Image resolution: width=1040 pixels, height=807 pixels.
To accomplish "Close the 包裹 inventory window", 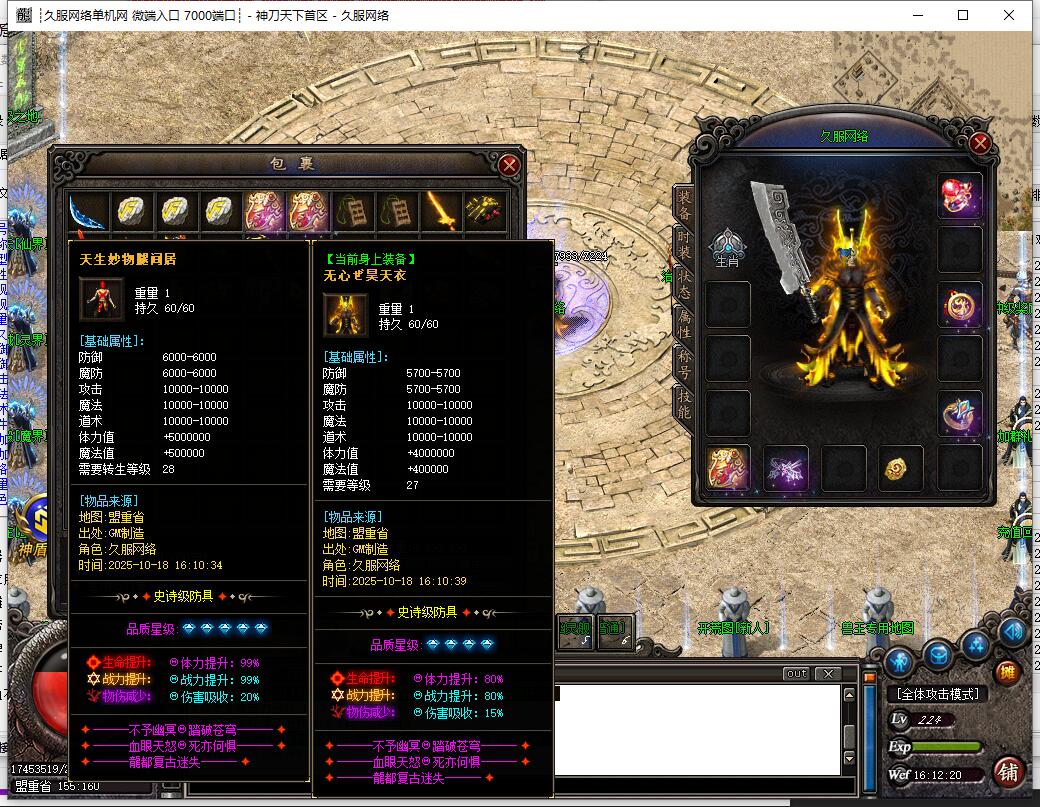I will point(509,165).
